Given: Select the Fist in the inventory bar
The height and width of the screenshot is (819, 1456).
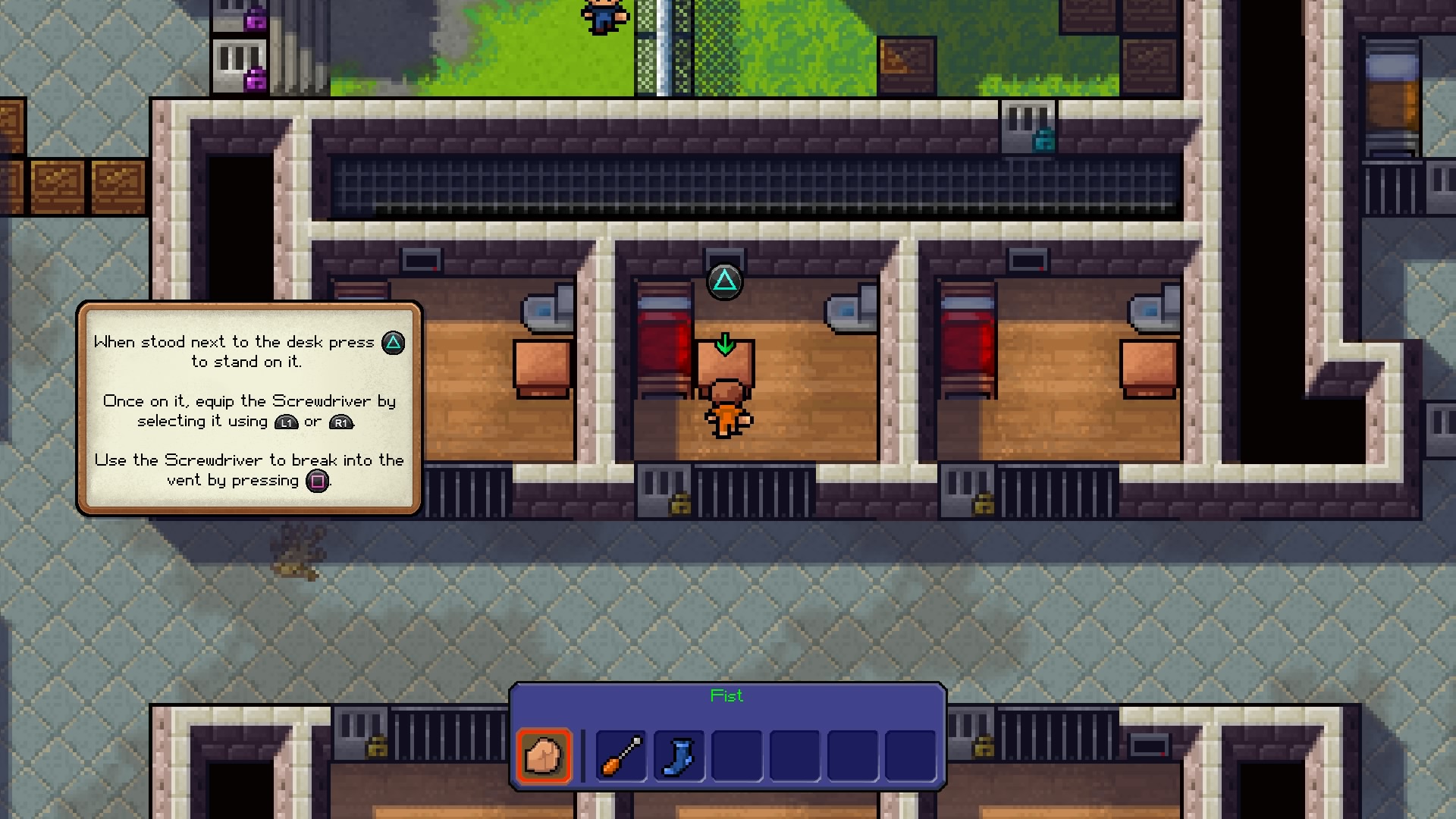Looking at the screenshot, I should (544, 755).
